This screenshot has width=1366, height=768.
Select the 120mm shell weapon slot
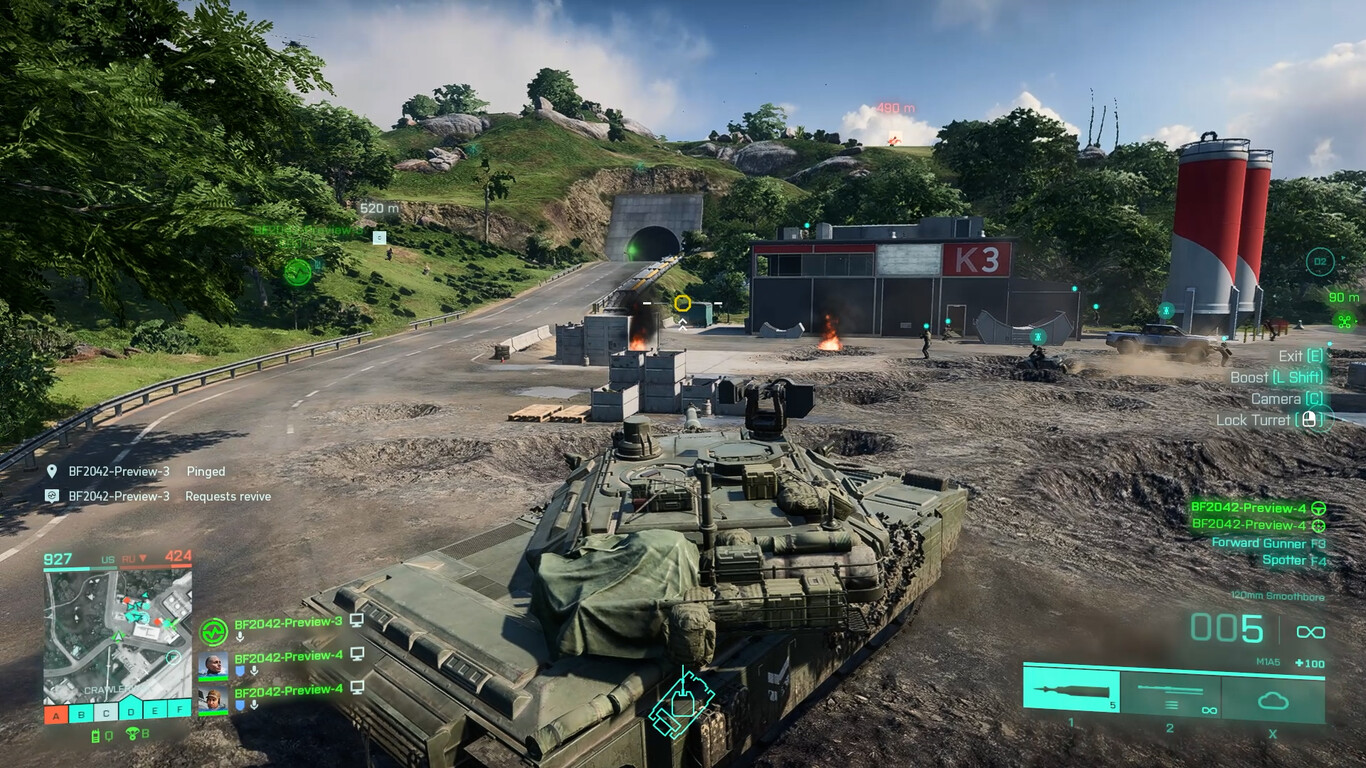pyautogui.click(x=1071, y=691)
